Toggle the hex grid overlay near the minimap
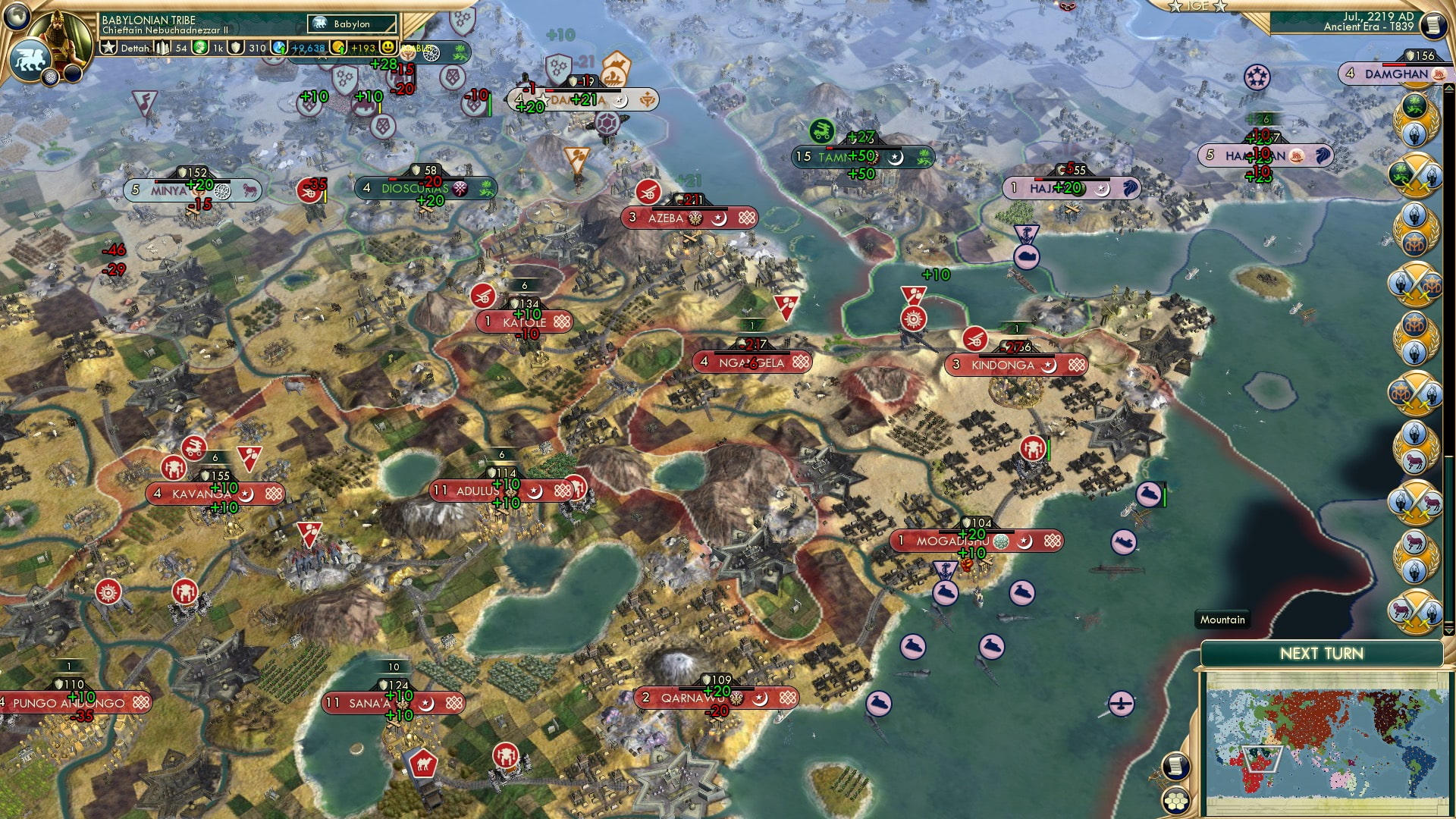 (x=1175, y=802)
